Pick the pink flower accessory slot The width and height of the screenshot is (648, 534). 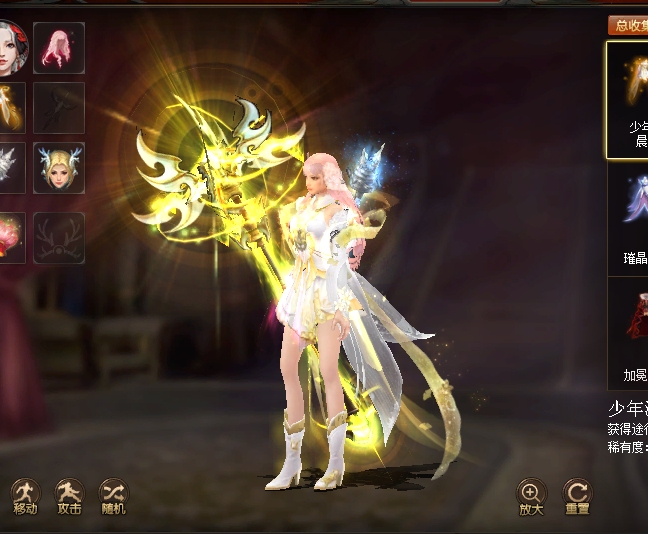10,237
